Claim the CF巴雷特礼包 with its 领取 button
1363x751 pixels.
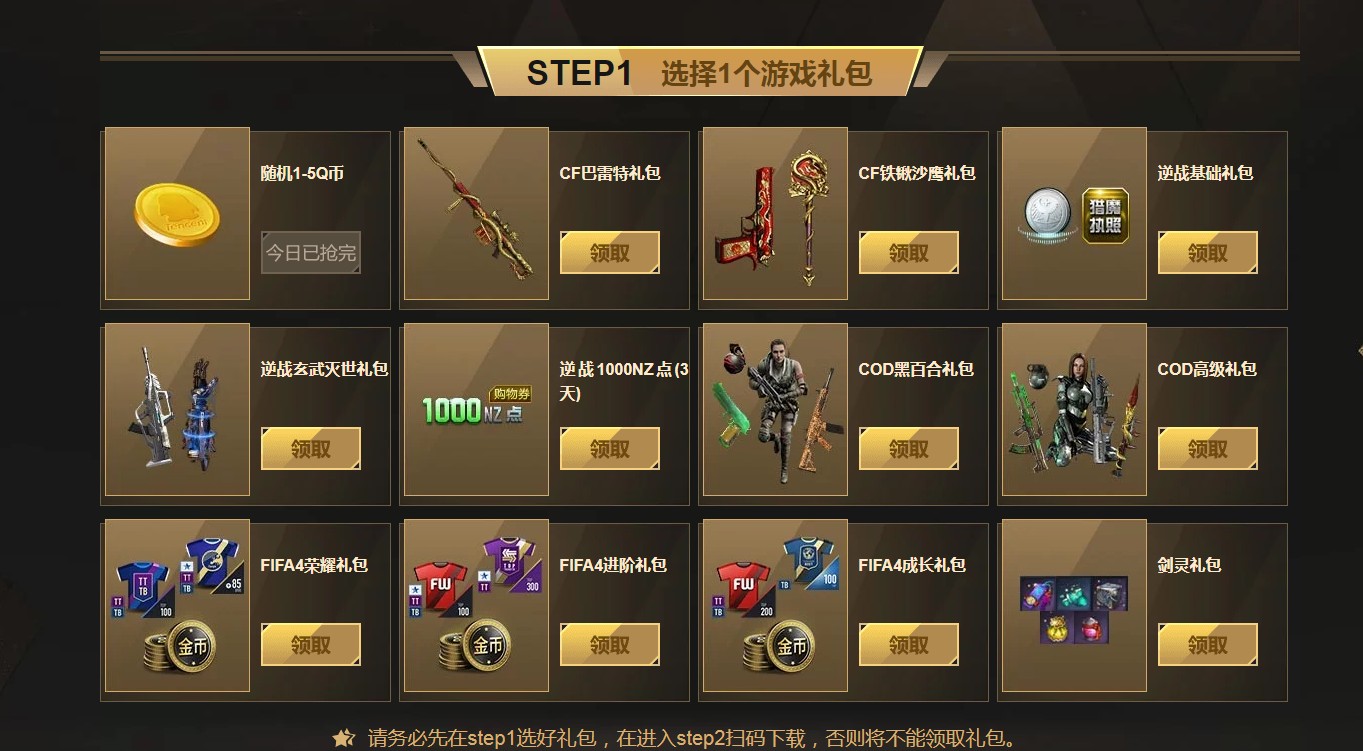pyautogui.click(x=609, y=252)
